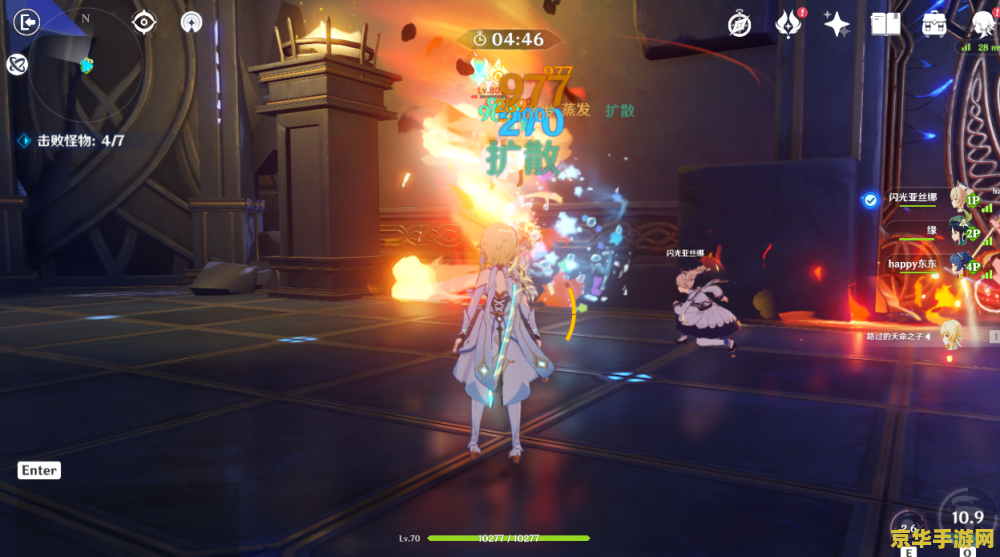Open the Paimon character menu icon
This screenshot has height=557, width=1000.
click(982, 24)
